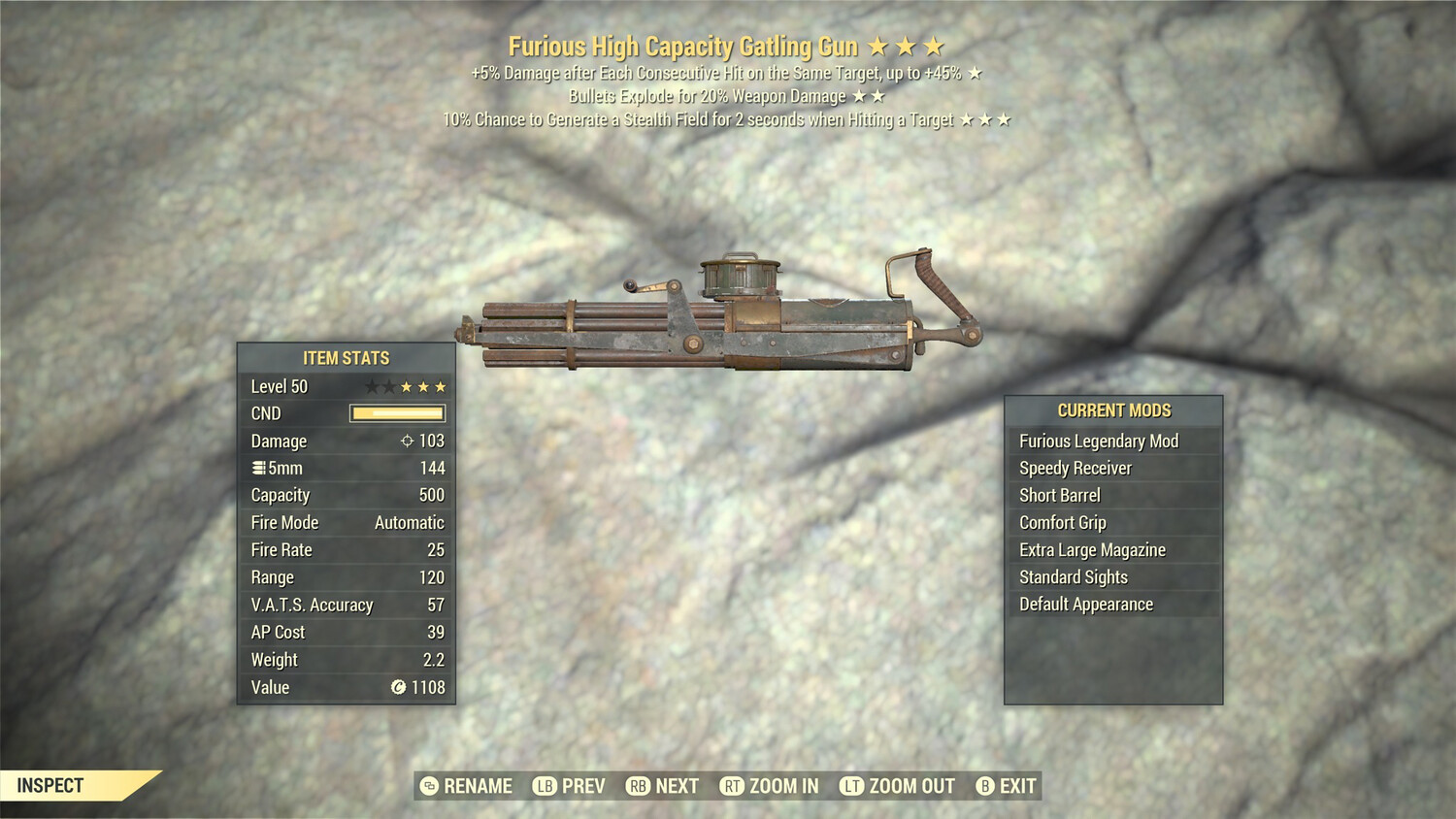Click the third star on the Level 50 row
The width and height of the screenshot is (1456, 819).
click(x=407, y=385)
